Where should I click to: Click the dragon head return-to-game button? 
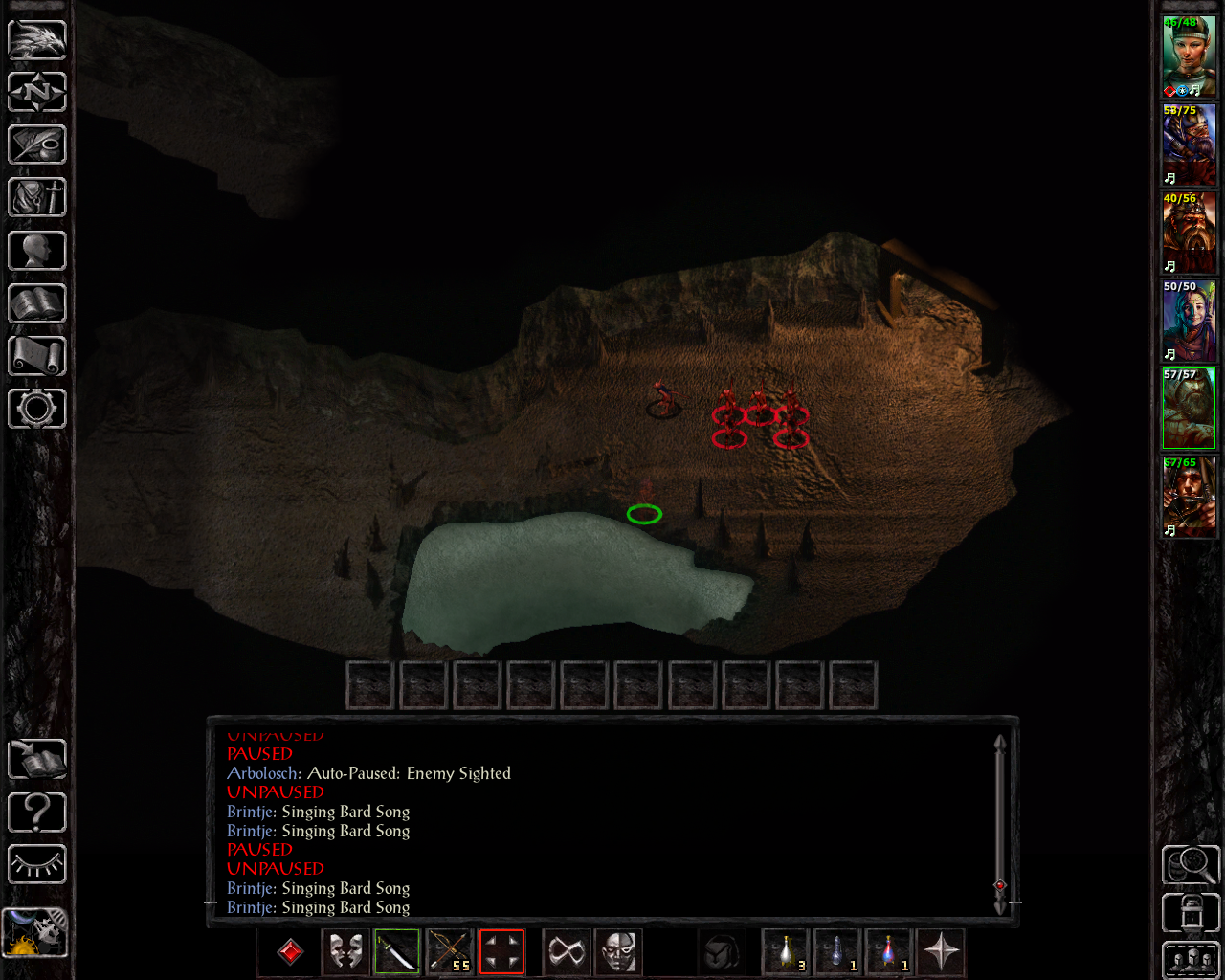37,40
